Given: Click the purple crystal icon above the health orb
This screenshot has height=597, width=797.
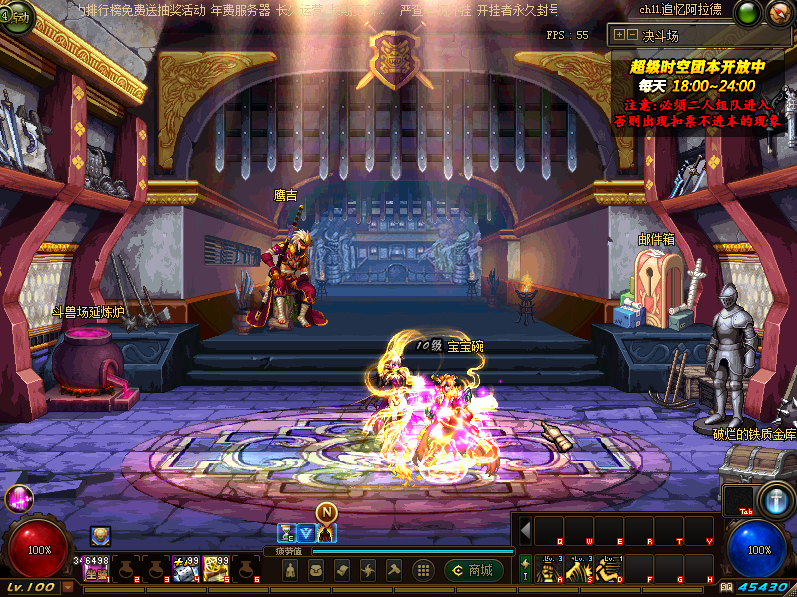Looking at the screenshot, I should 18,498.
